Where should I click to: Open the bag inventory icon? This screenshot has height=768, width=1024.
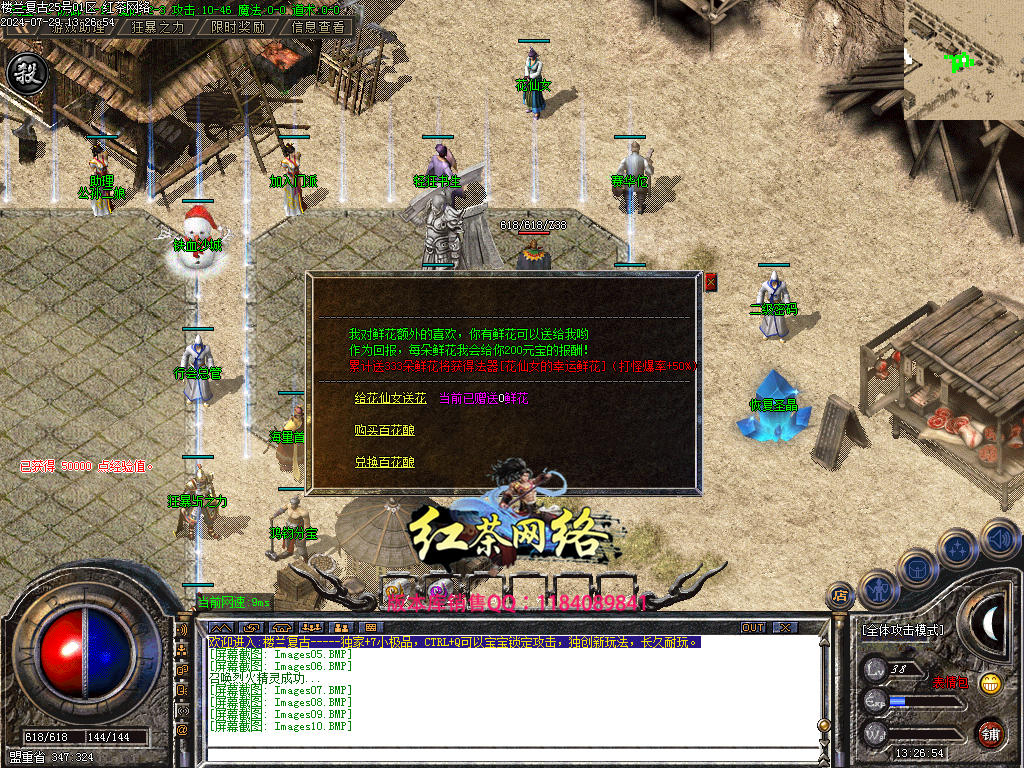pos(916,567)
